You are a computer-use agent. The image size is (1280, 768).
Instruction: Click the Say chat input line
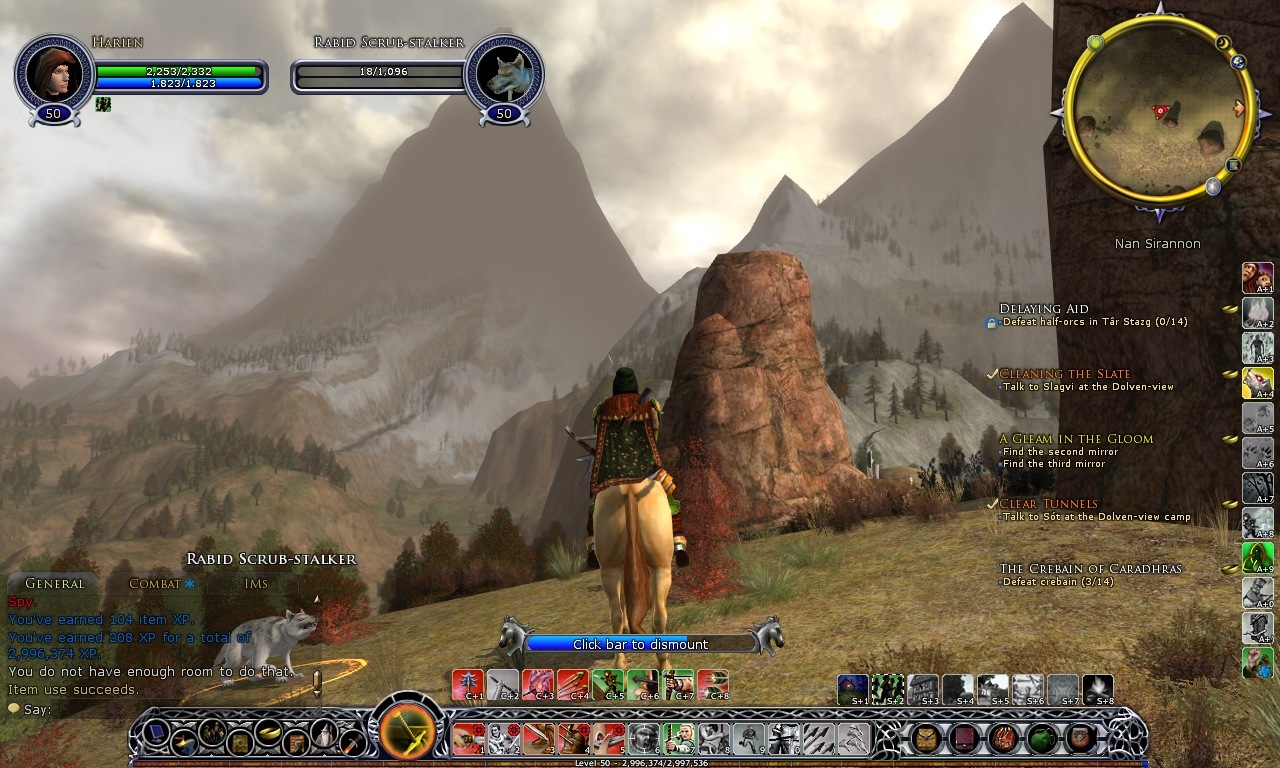150,709
